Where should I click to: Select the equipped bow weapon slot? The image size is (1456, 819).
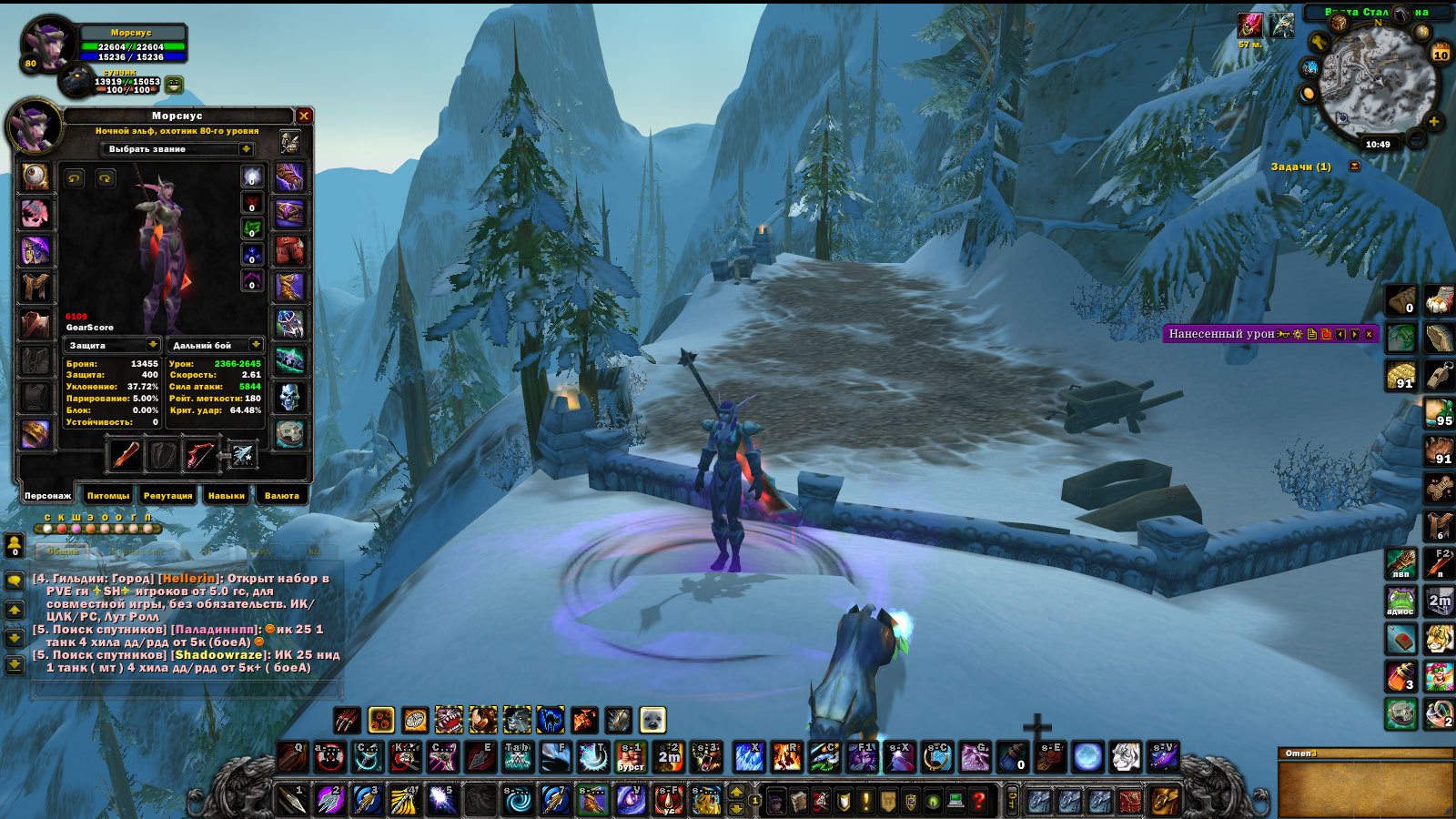pyautogui.click(x=200, y=454)
